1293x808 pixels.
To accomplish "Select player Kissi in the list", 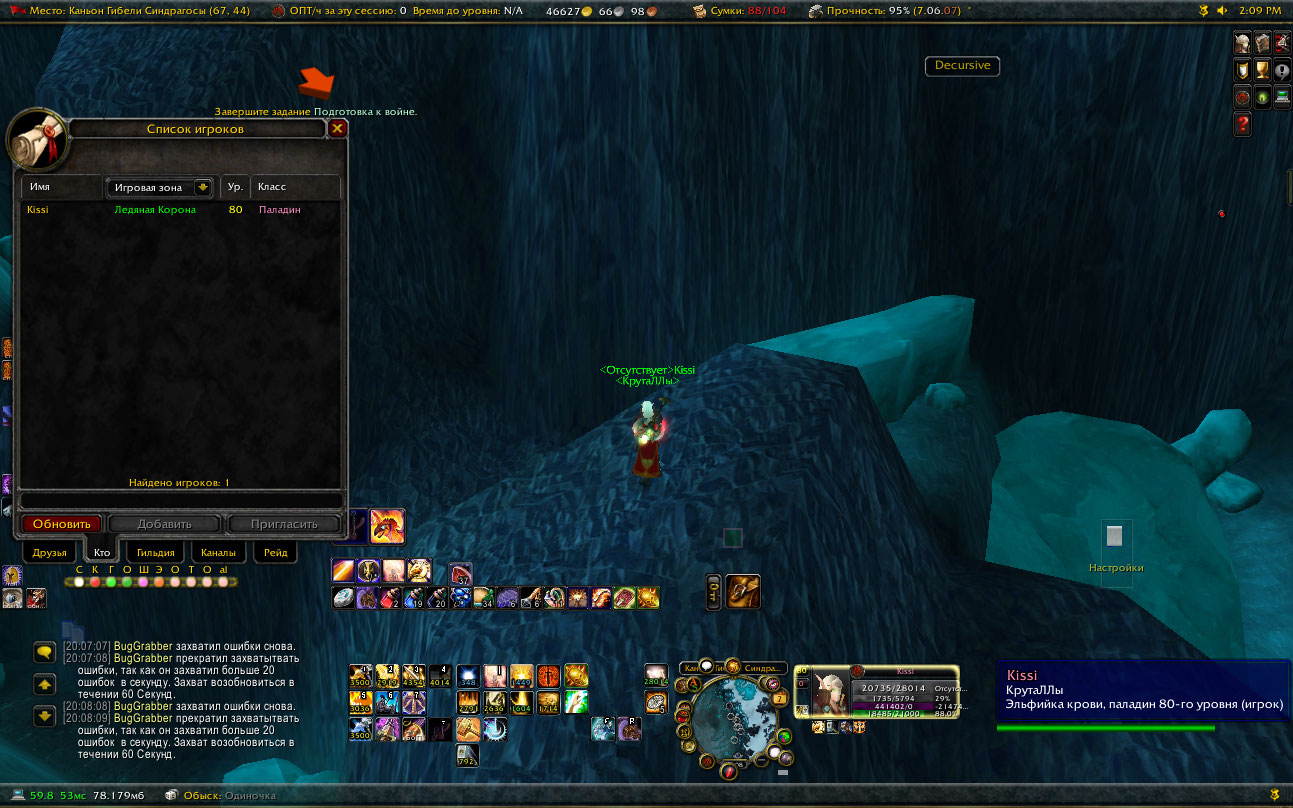I will (x=38, y=210).
